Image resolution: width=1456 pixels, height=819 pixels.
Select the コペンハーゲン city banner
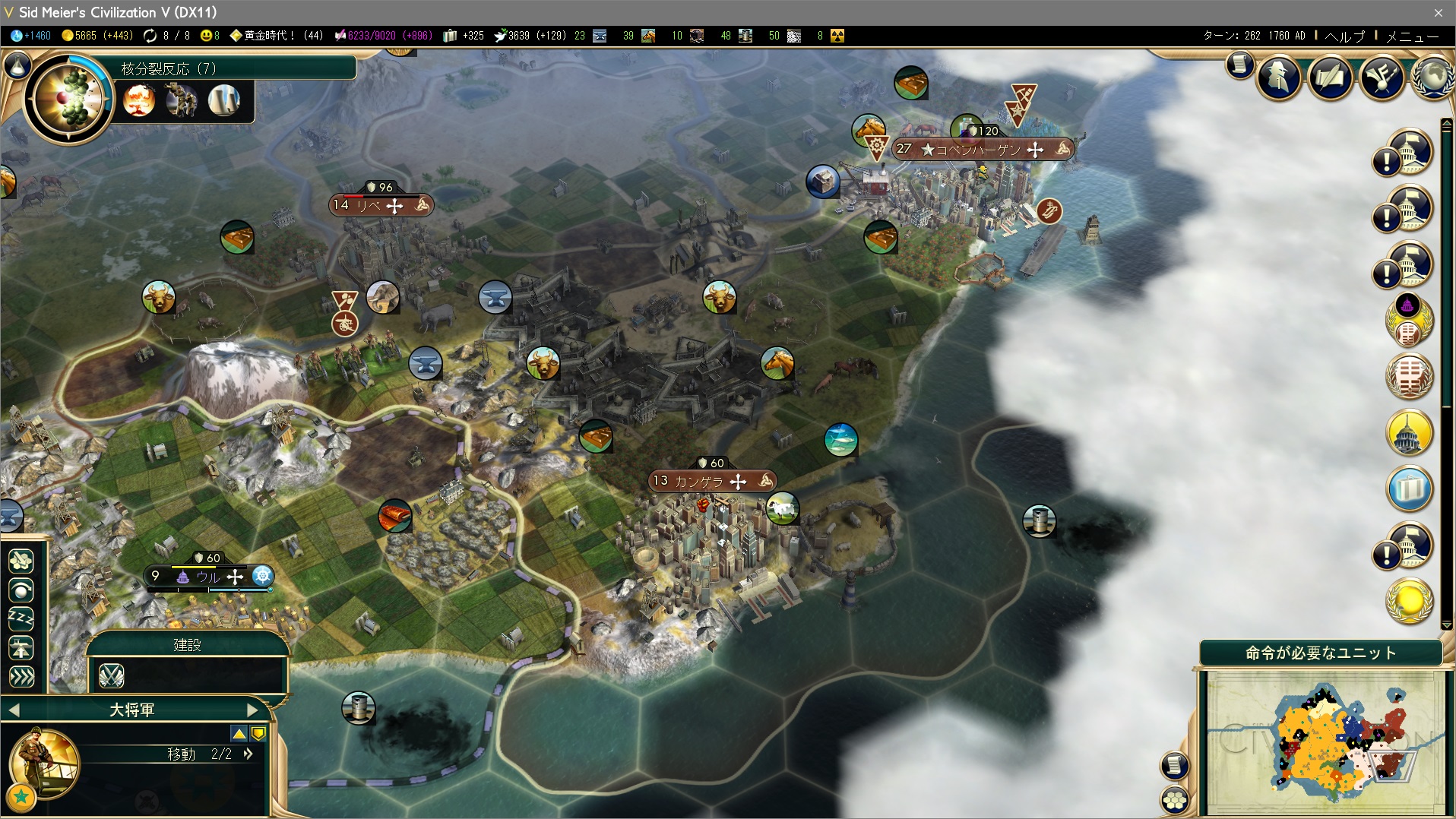point(982,150)
